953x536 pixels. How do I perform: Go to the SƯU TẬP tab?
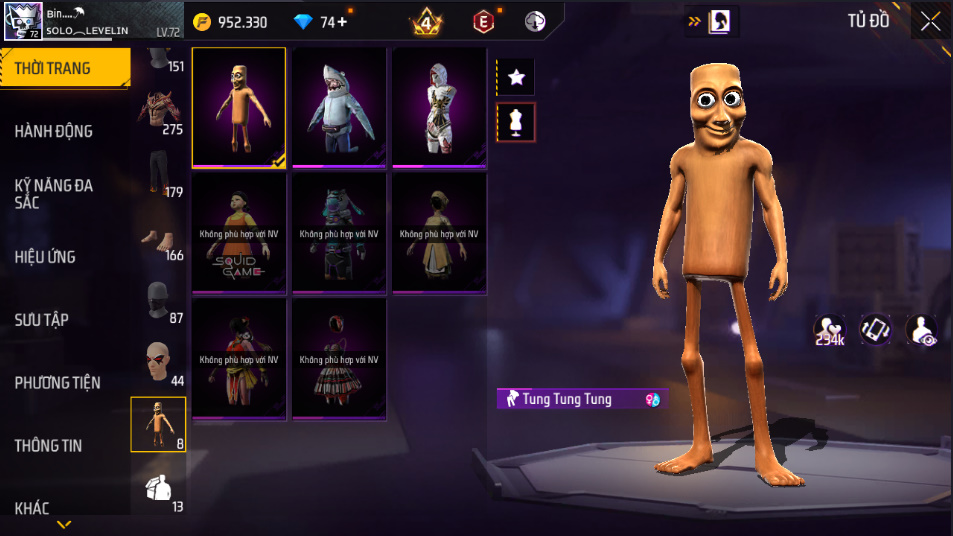point(42,320)
